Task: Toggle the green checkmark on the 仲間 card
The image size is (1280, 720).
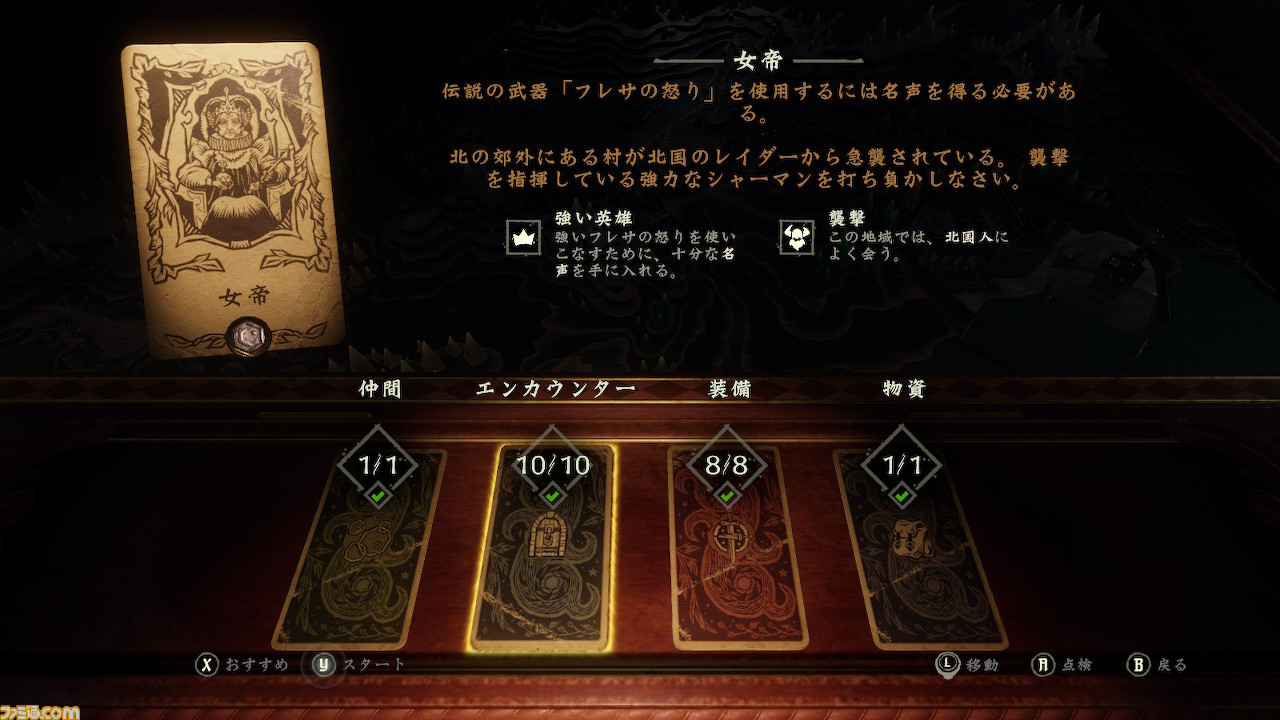Action: pyautogui.click(x=376, y=493)
